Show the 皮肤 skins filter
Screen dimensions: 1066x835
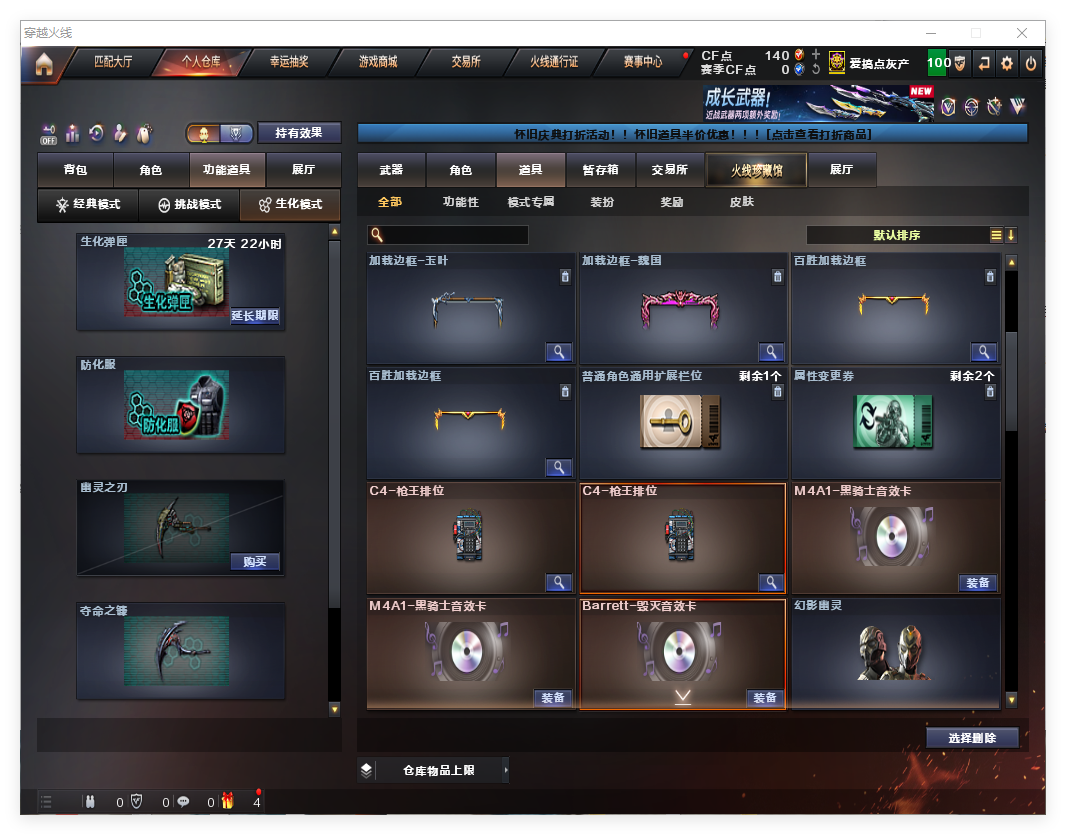click(741, 202)
